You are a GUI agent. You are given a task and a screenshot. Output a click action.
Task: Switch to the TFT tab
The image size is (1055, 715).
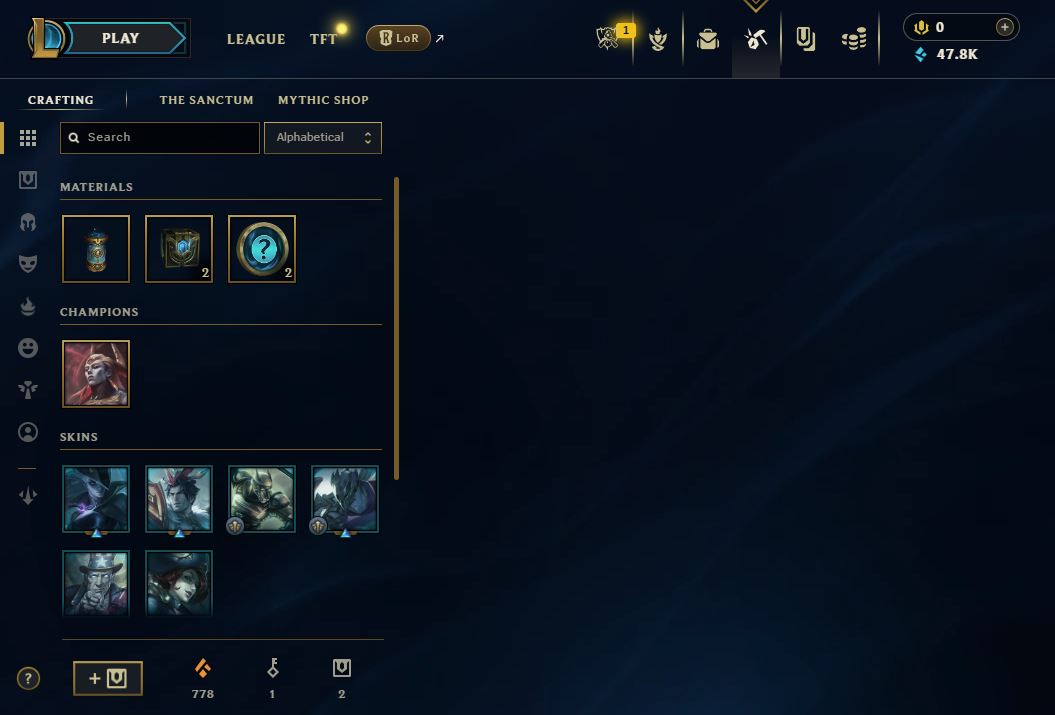point(323,39)
